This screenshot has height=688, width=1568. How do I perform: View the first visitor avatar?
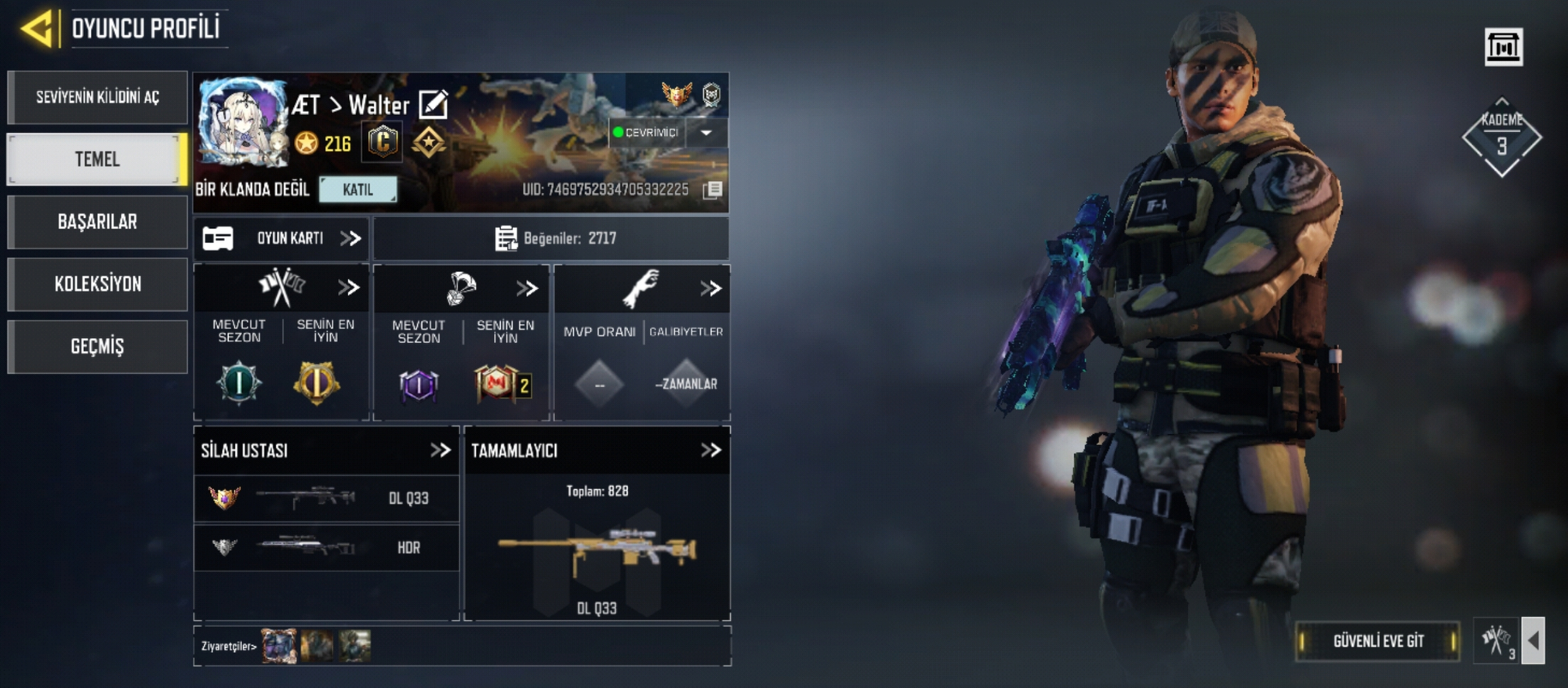(278, 646)
